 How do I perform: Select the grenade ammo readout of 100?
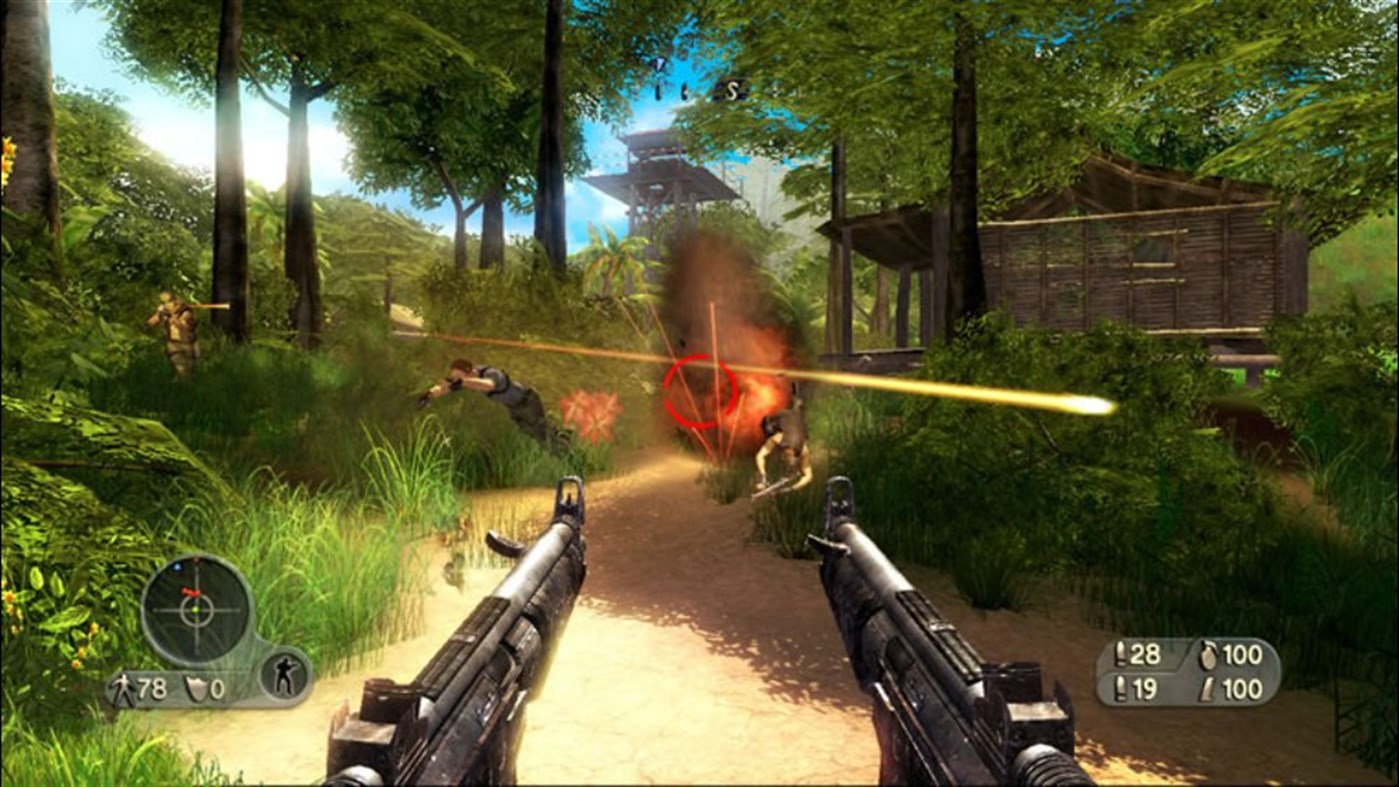1243,652
